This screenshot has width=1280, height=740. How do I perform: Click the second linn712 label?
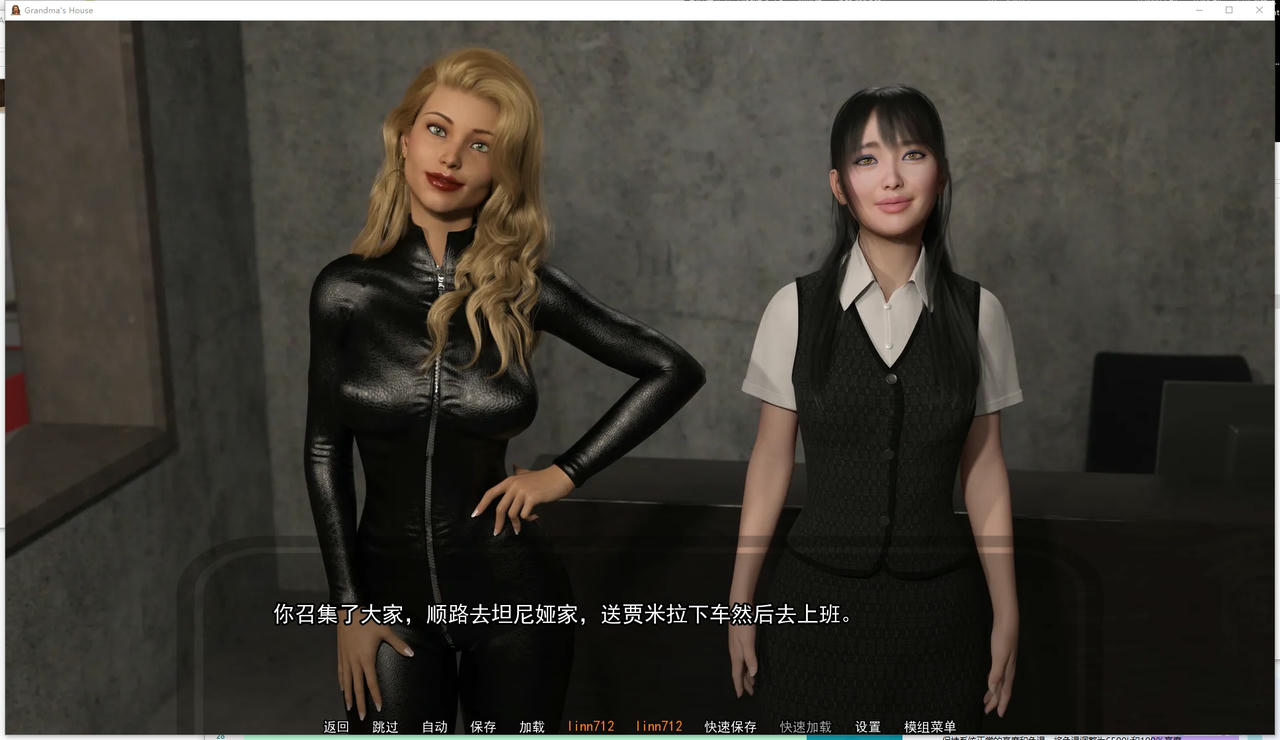point(657,727)
